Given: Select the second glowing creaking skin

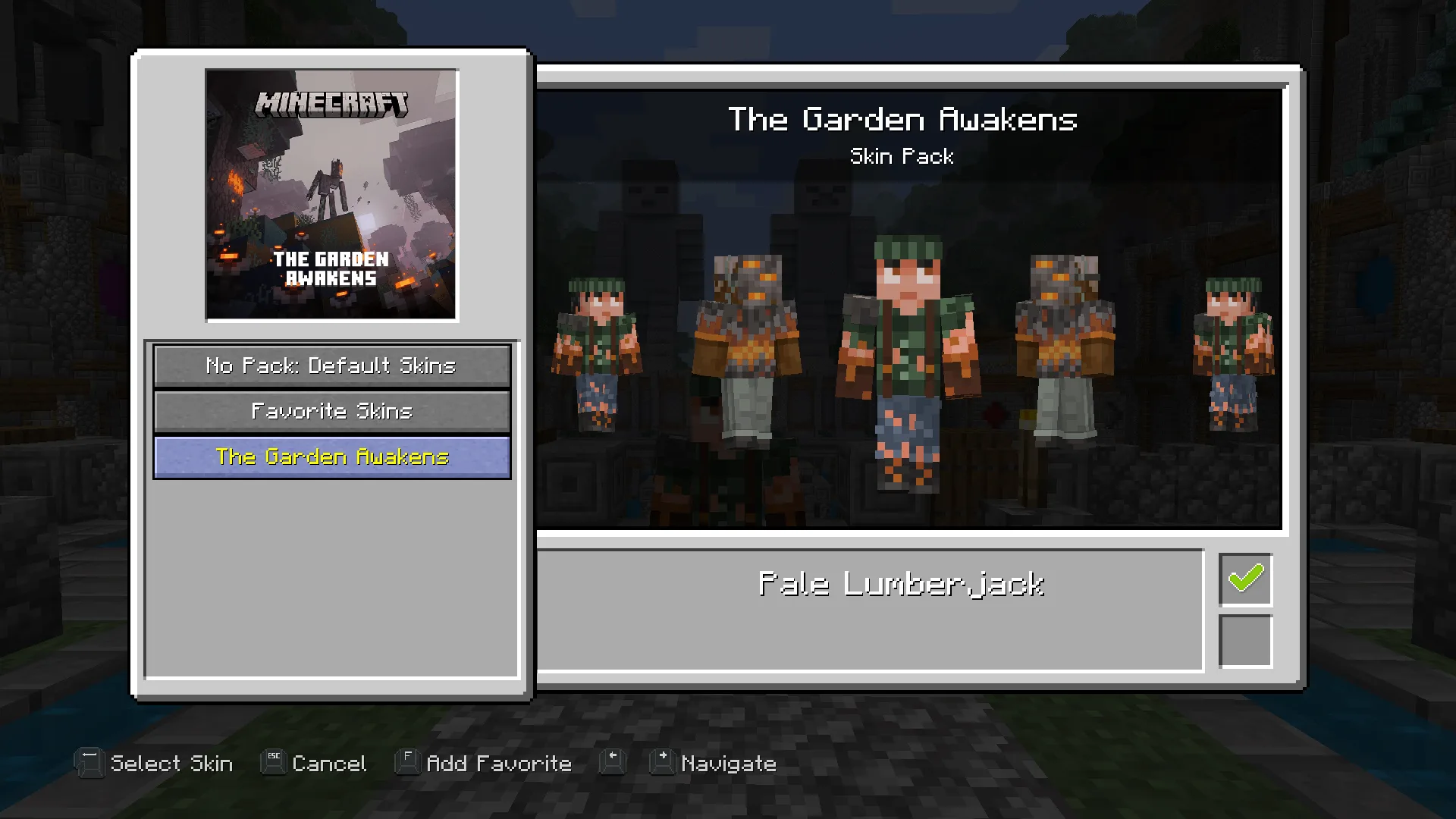Looking at the screenshot, I should click(751, 334).
